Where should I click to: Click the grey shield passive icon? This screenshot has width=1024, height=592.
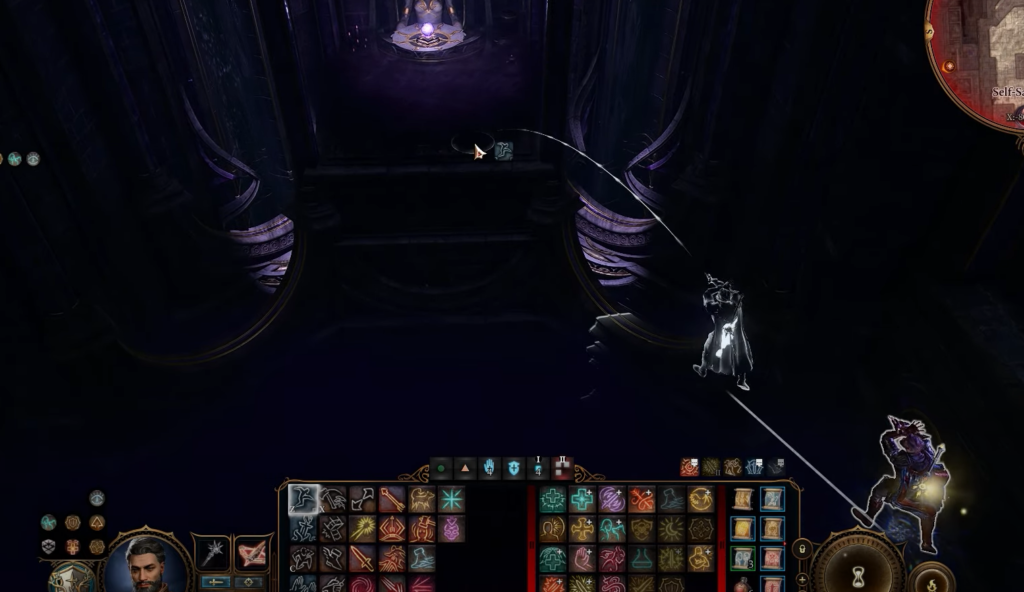[x=47, y=546]
